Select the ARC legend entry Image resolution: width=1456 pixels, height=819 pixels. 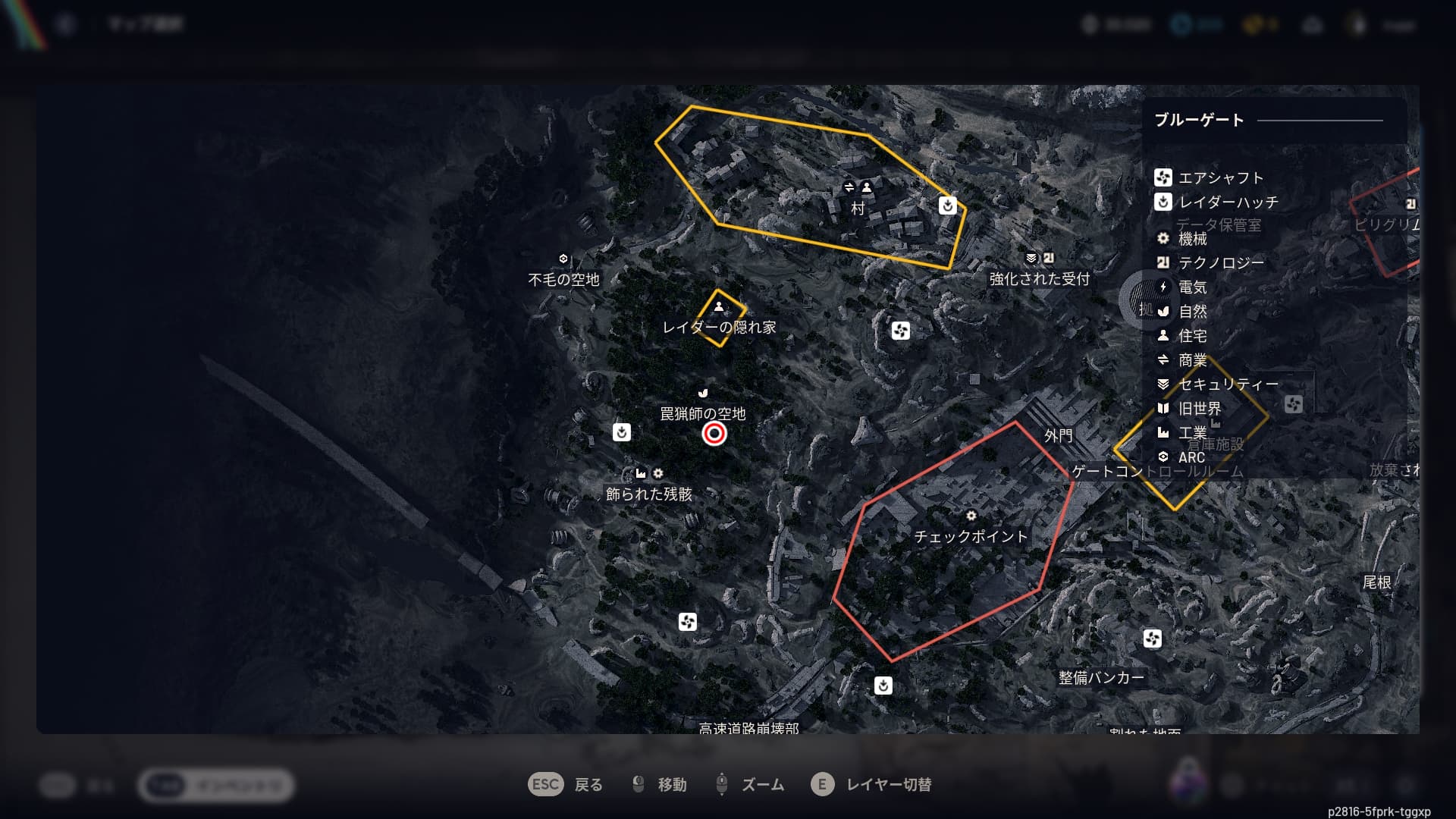tap(1191, 457)
